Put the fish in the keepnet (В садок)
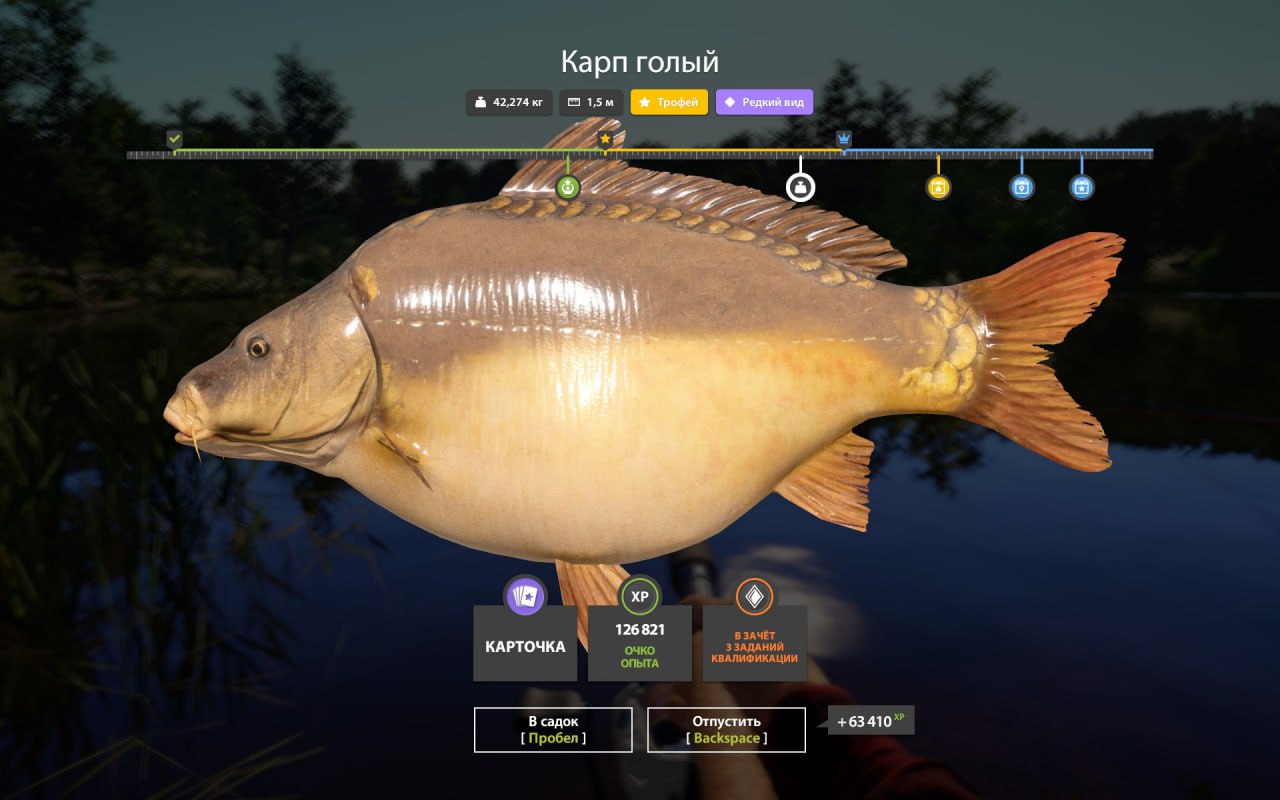The width and height of the screenshot is (1280, 800). (x=553, y=729)
